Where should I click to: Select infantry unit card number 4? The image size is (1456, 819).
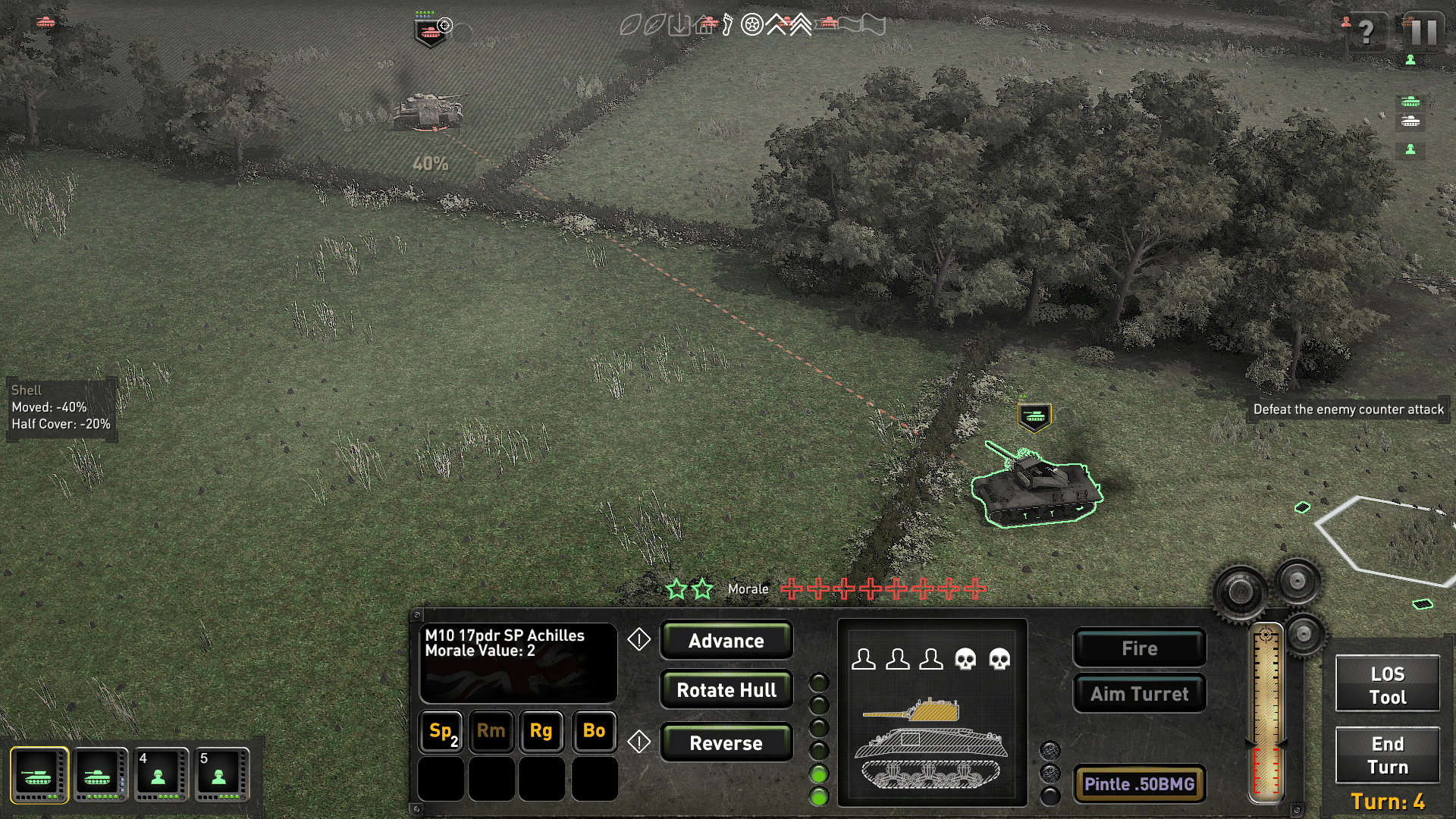[160, 774]
